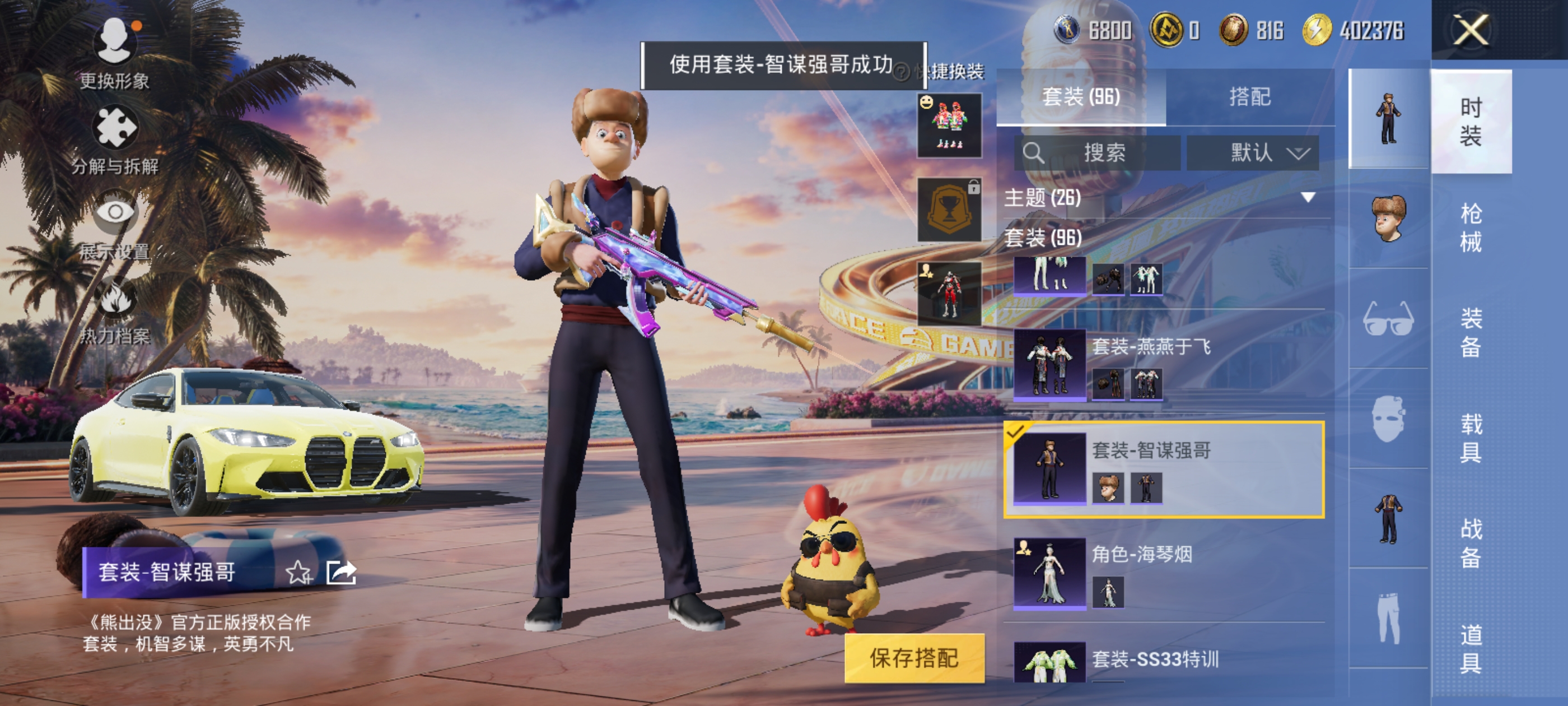
Task: Switch to the 搭配 tab
Action: tap(1250, 97)
